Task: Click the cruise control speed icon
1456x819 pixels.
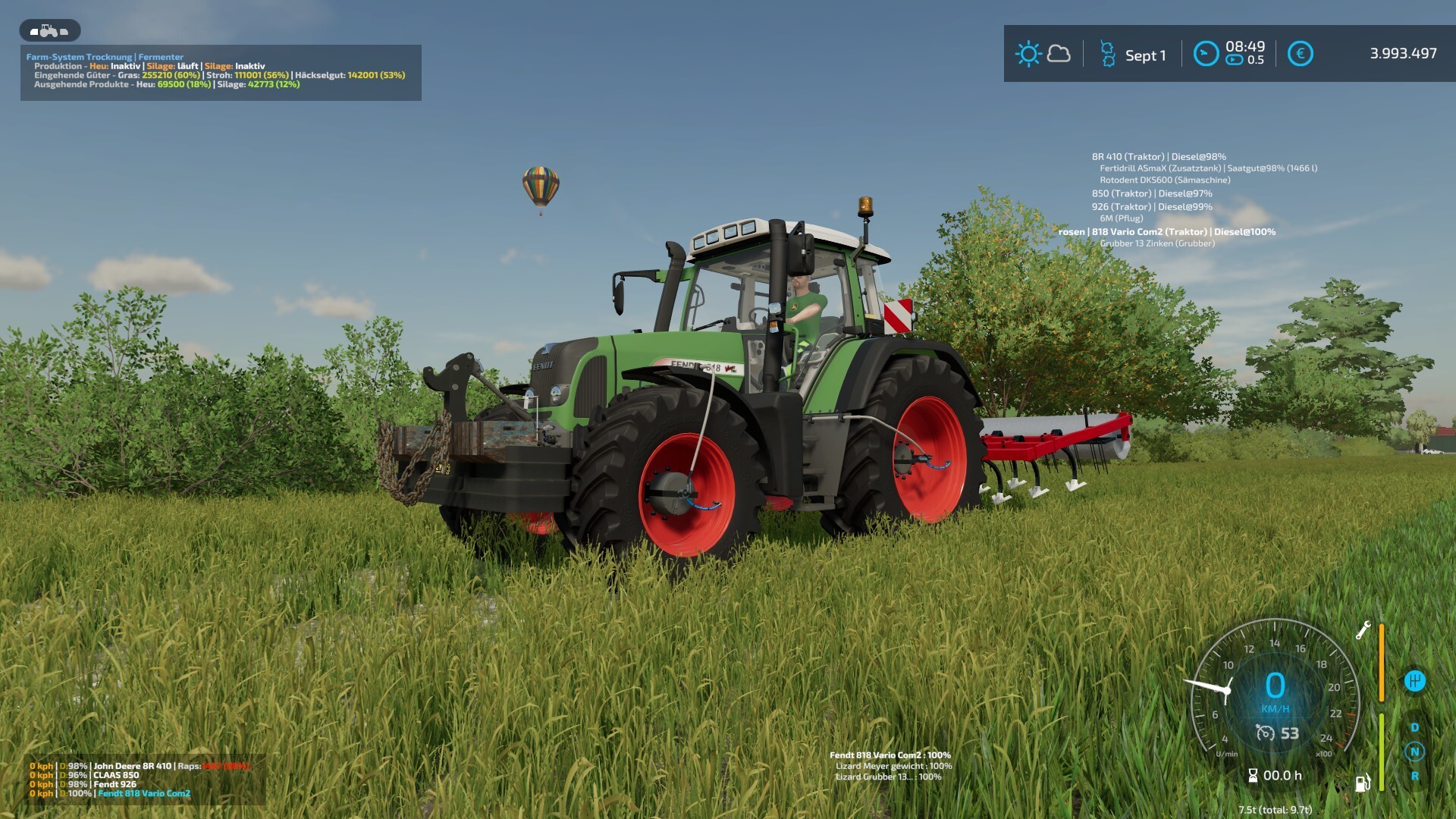Action: click(x=1265, y=733)
